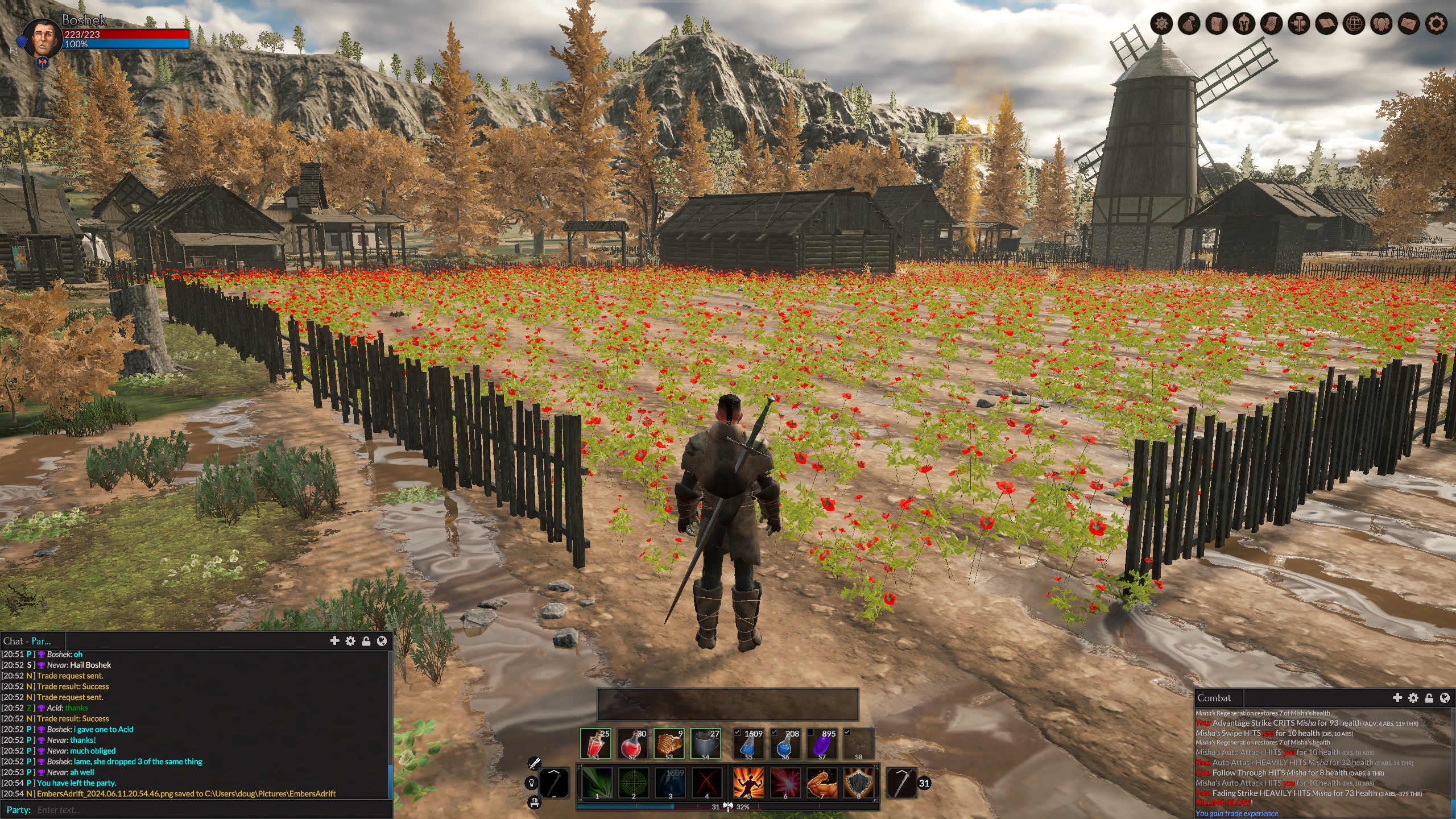Toggle the checkbox on the purple gem slot
1456x819 pixels.
811,733
